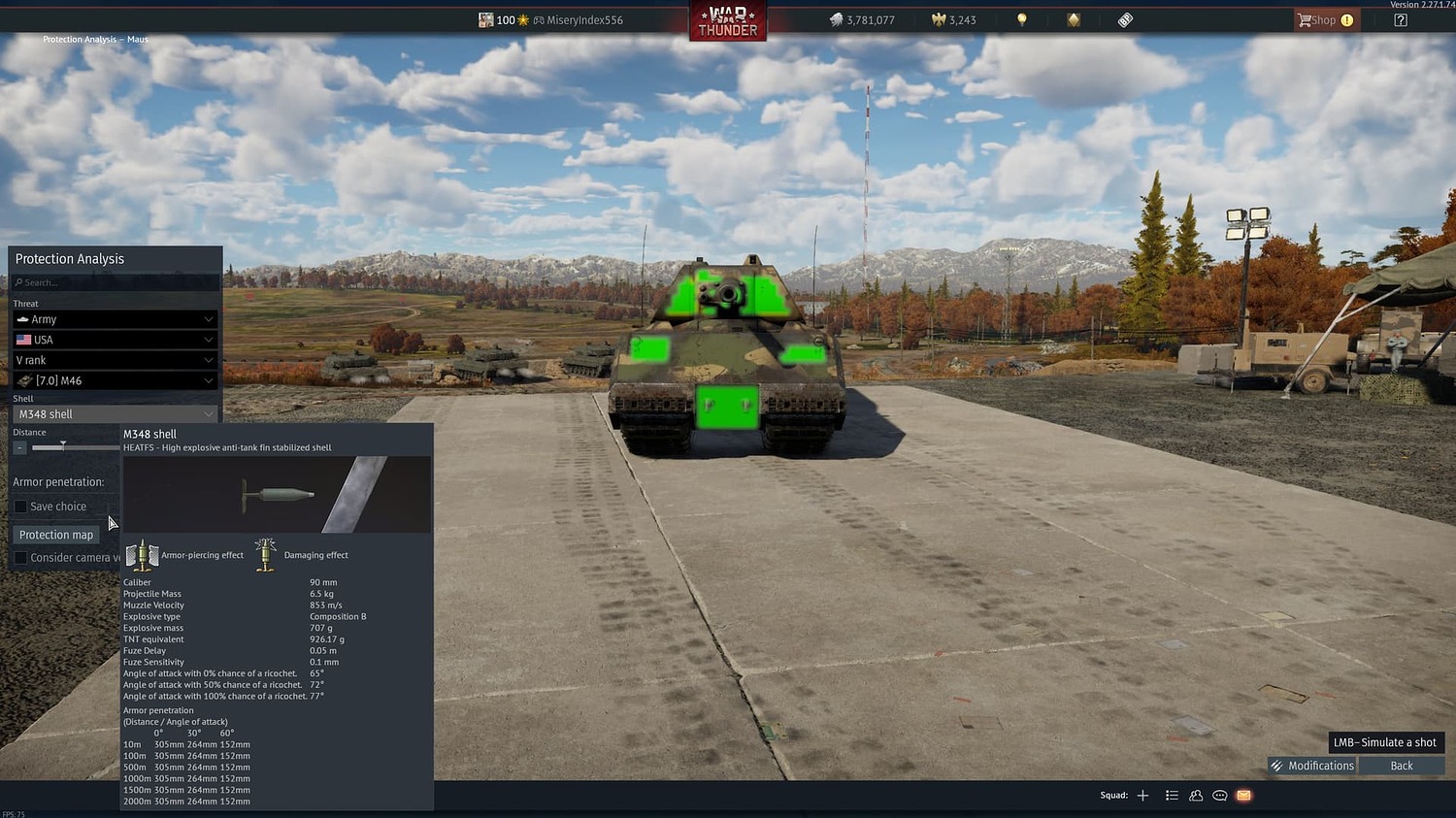1456x818 pixels.
Task: Adjust the Distance slider
Action: tap(63, 446)
